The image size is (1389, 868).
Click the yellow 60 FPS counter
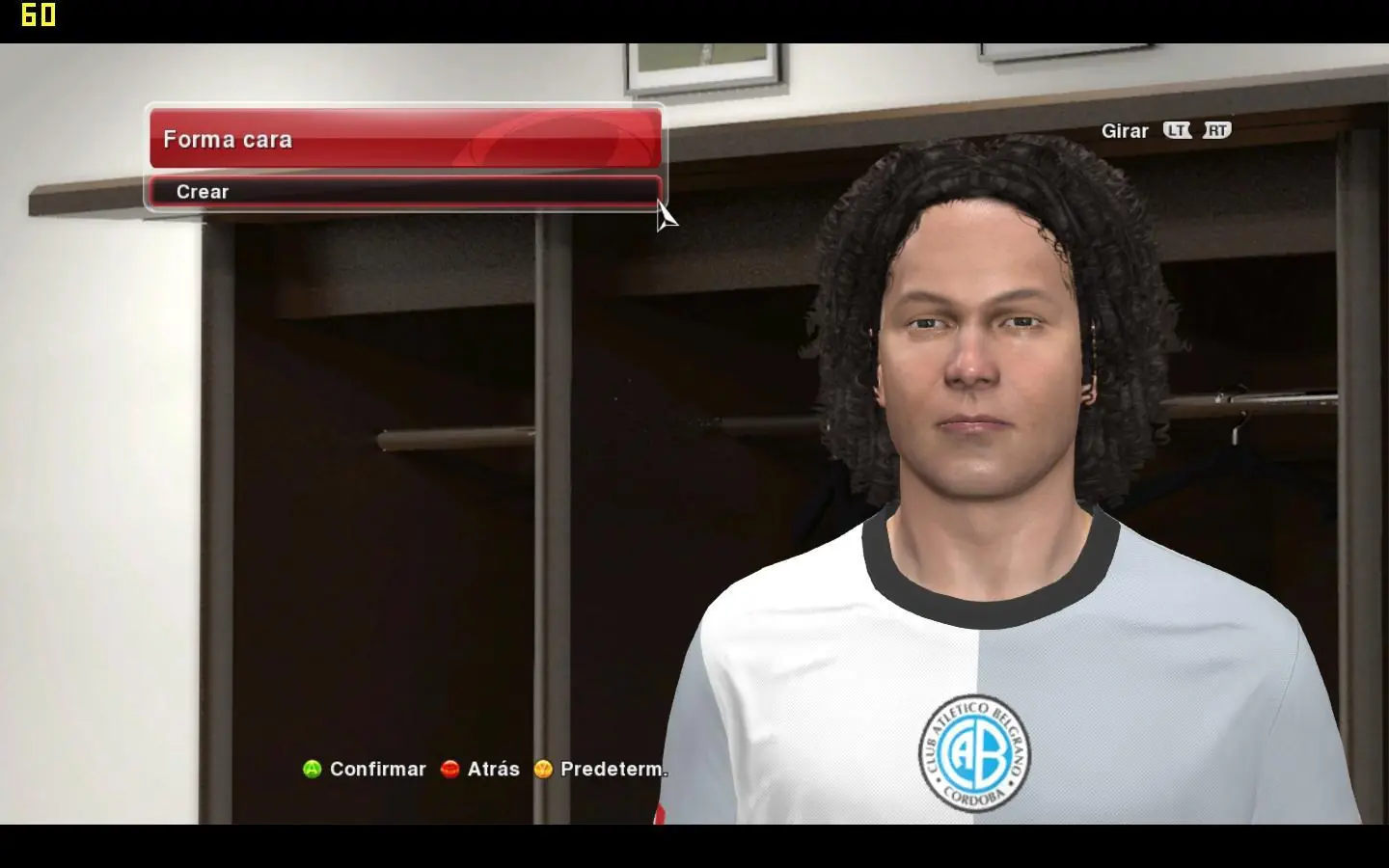(39, 15)
